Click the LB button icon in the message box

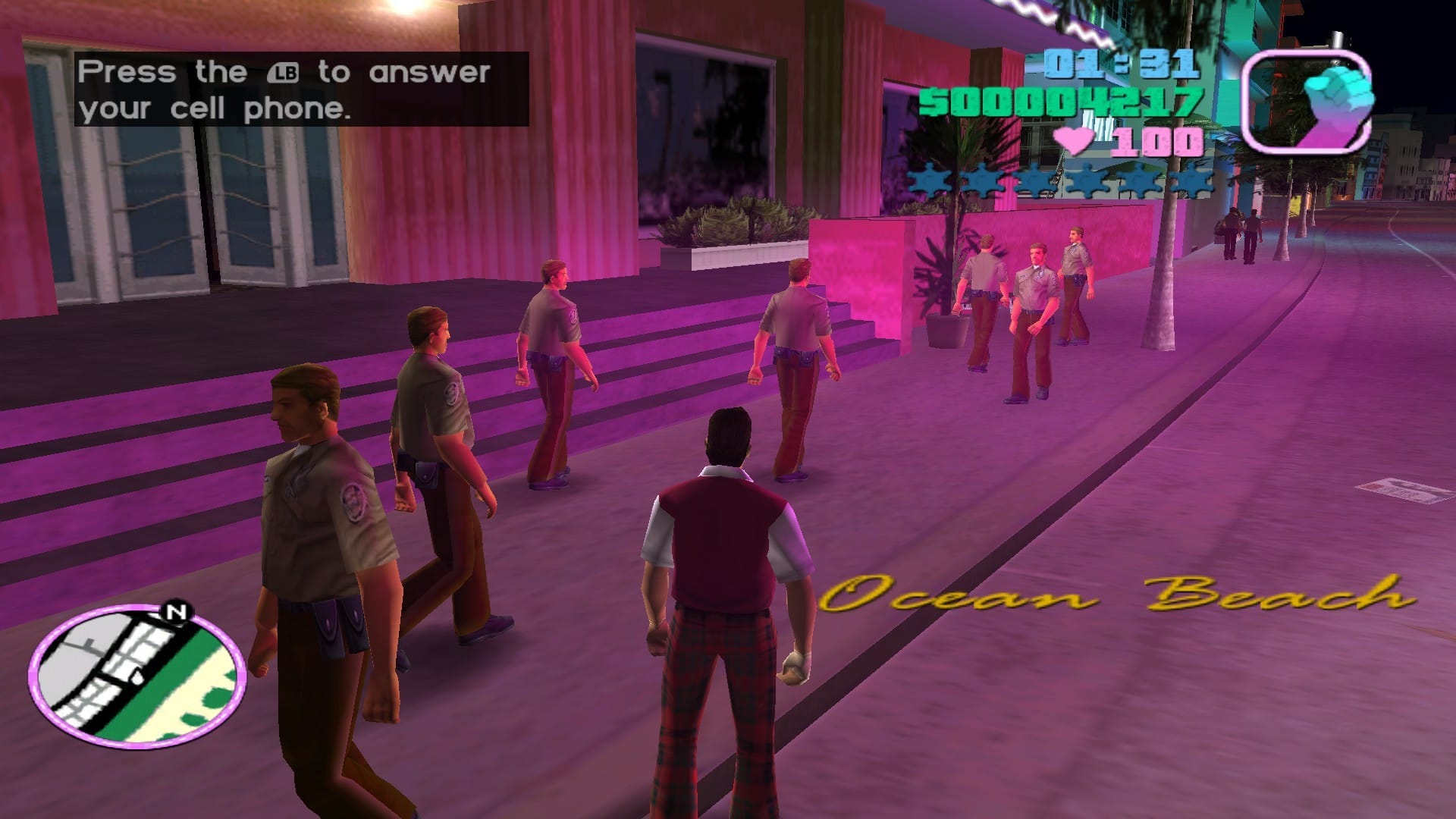[284, 73]
